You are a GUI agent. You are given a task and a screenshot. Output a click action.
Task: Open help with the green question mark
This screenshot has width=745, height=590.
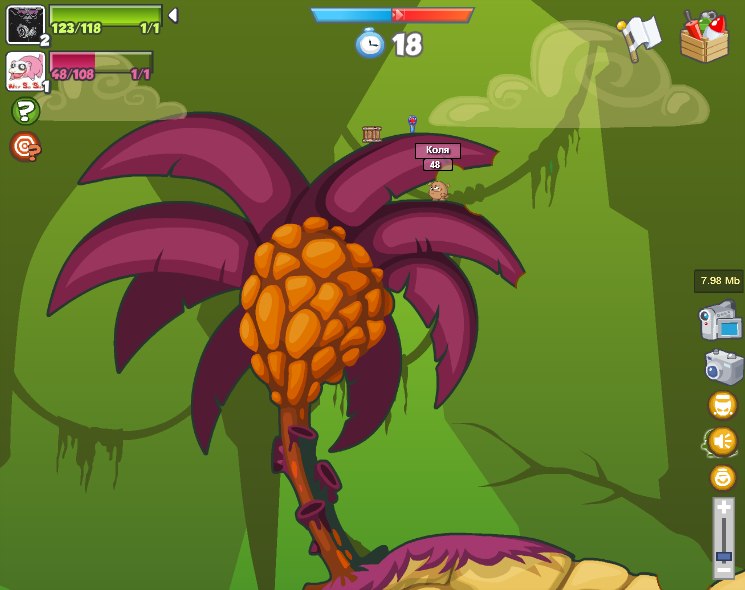tap(25, 111)
